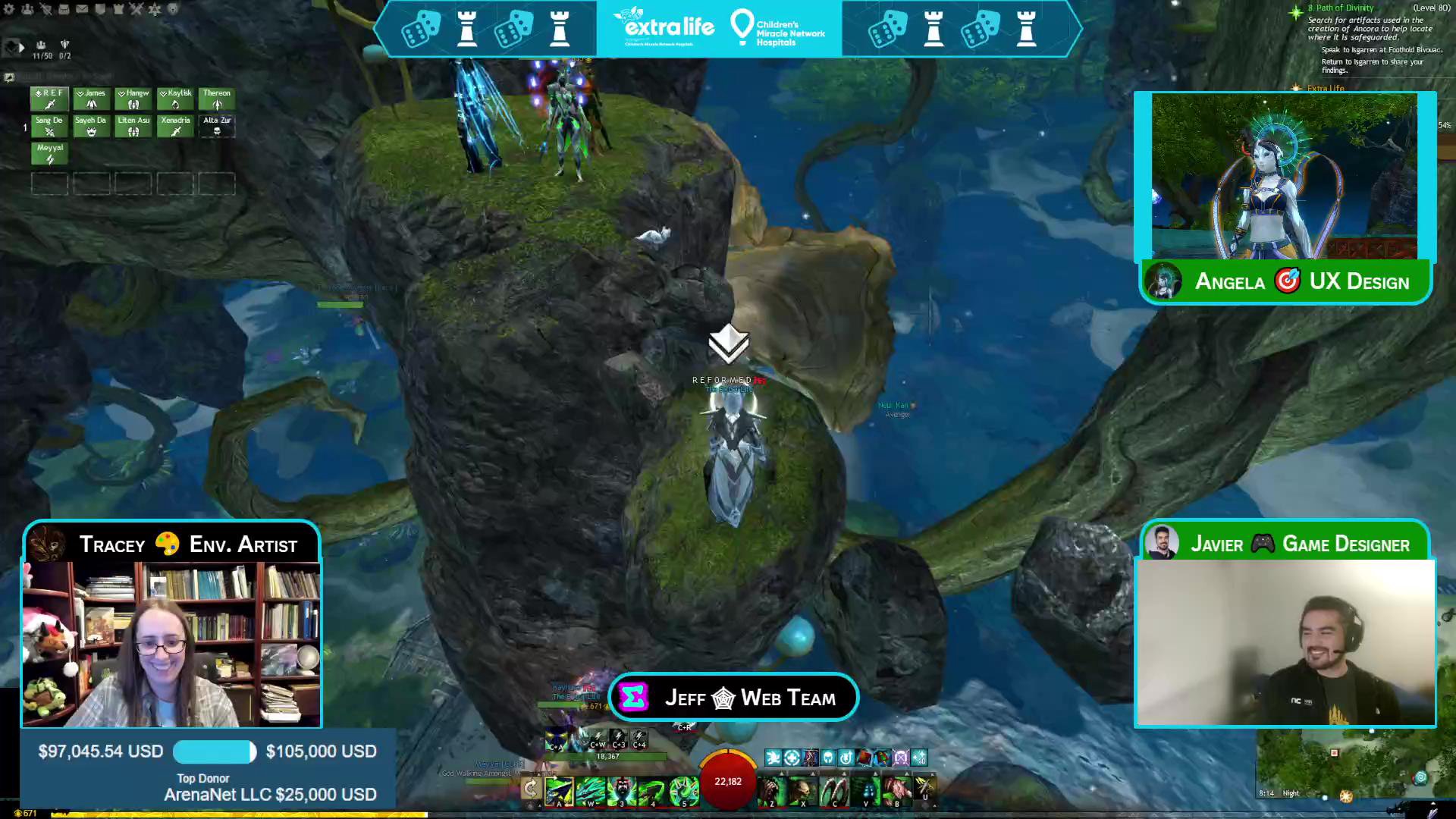Select squad member Thereon
Viewport: 1456px width, 819px height.
pos(217,99)
